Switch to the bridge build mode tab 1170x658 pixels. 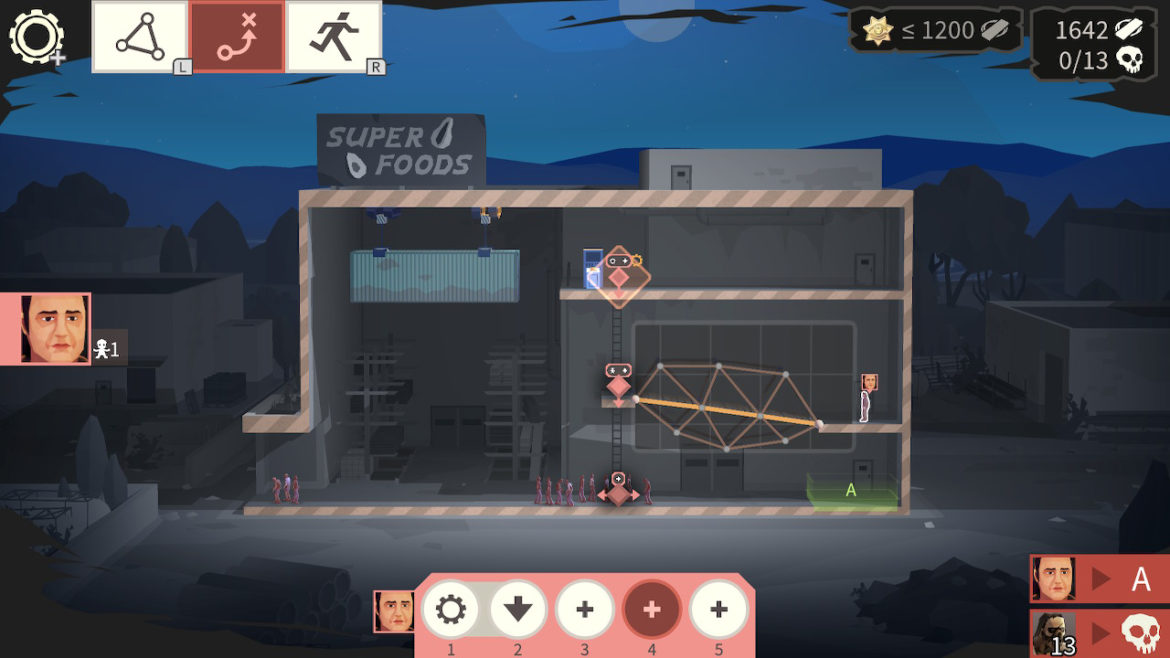click(140, 37)
